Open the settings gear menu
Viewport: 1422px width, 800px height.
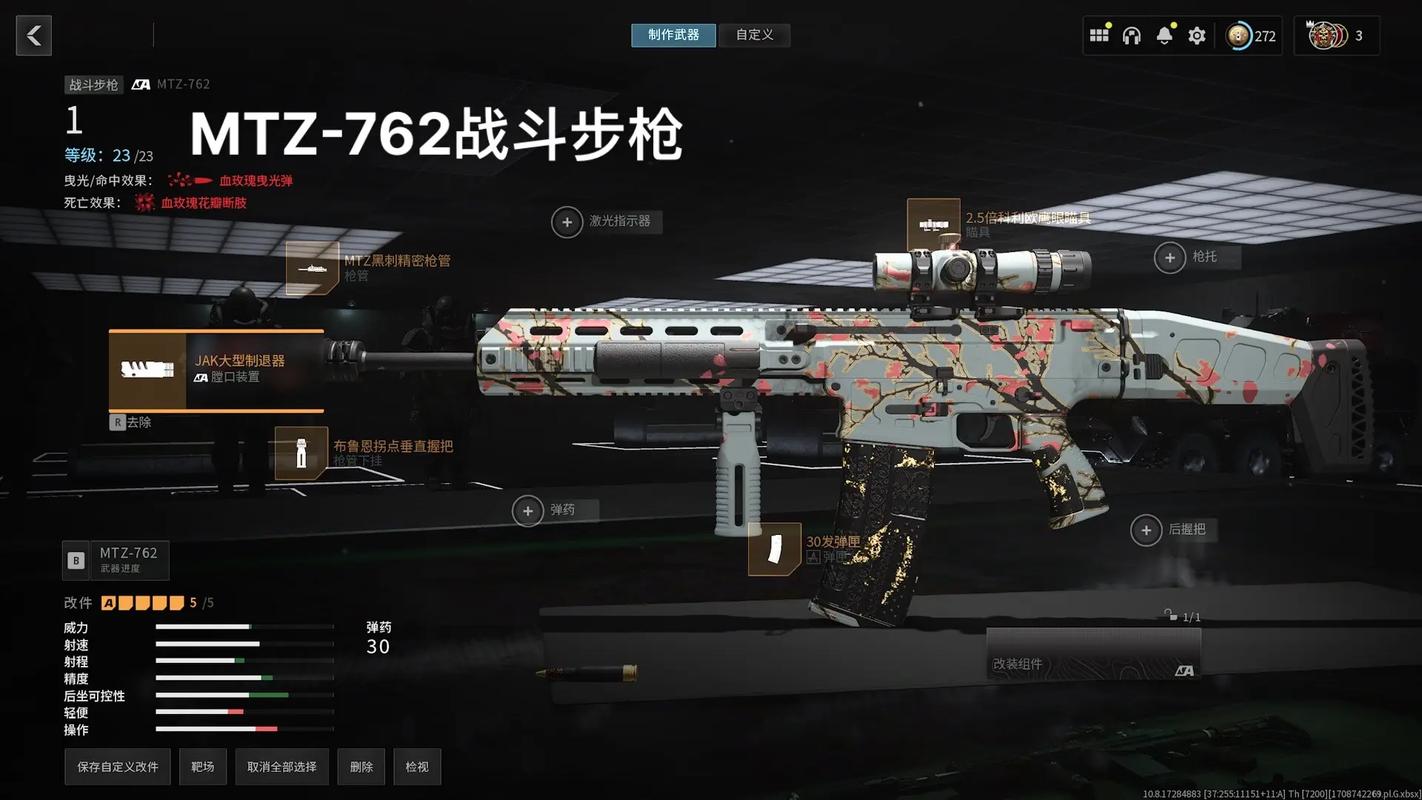tap(1196, 34)
